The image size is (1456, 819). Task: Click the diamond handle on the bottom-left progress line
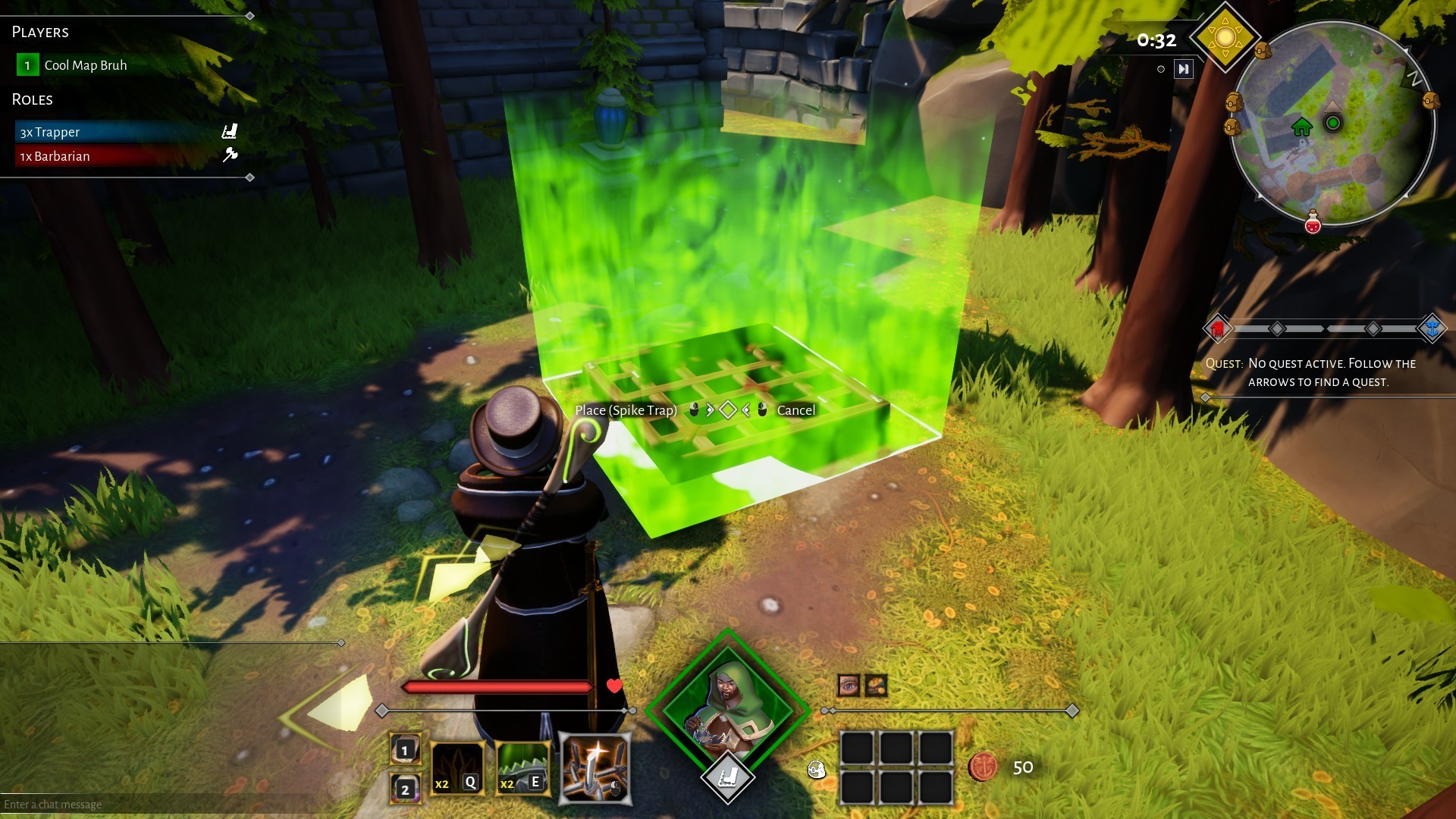pyautogui.click(x=383, y=710)
